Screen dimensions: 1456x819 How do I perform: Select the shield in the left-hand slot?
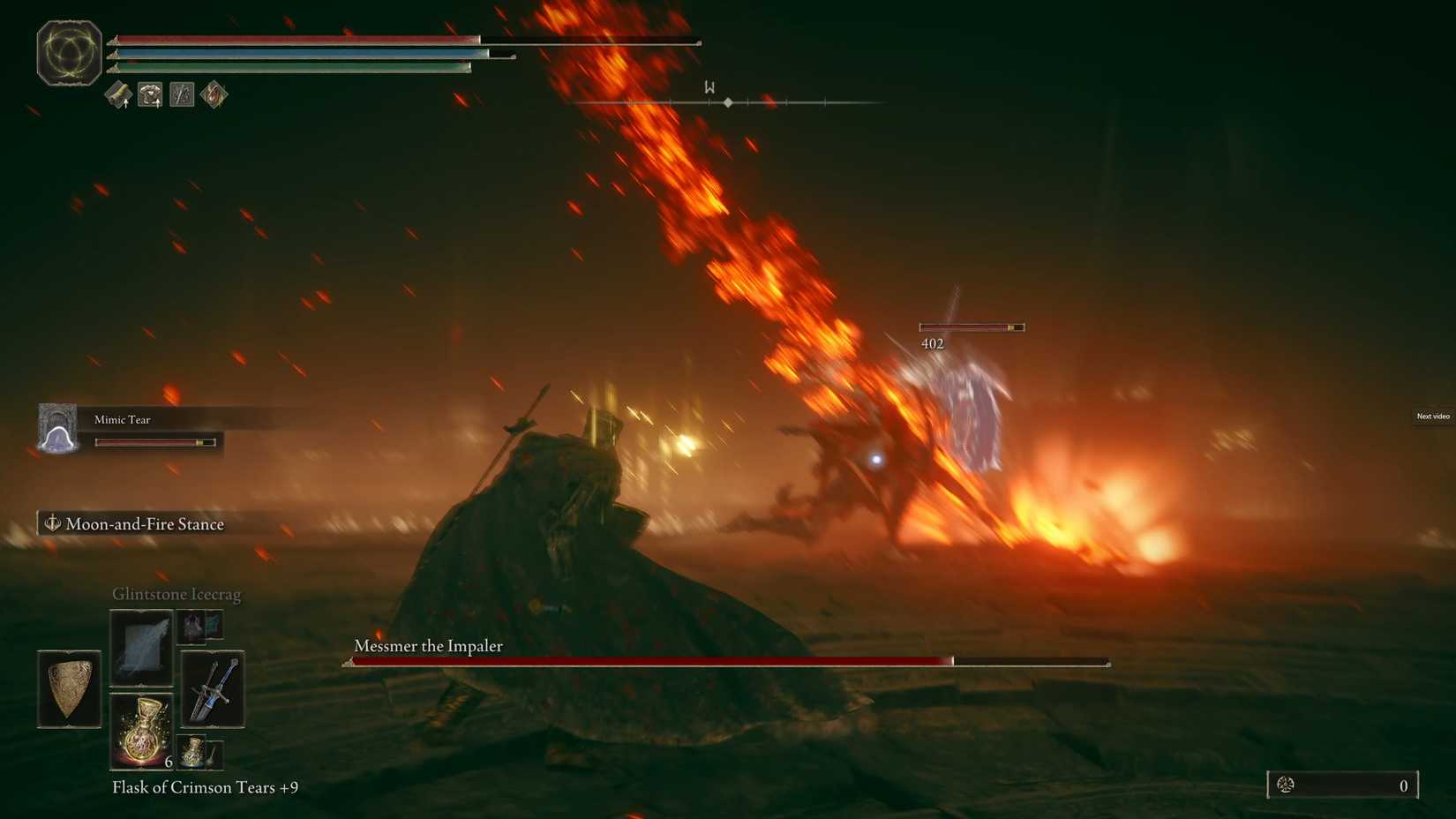point(69,689)
